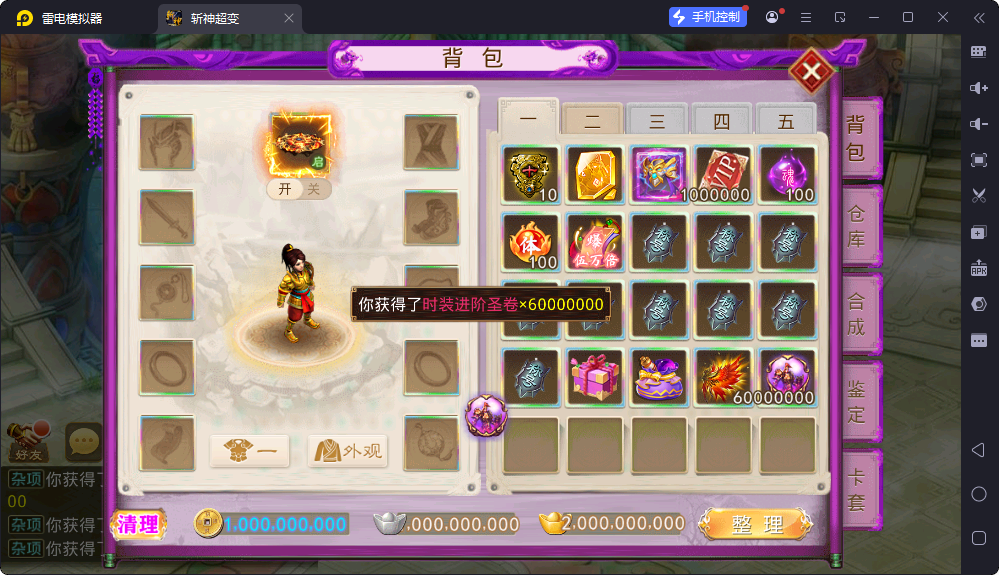Click the 整理 sort button
The height and width of the screenshot is (575, 999).
(756, 524)
